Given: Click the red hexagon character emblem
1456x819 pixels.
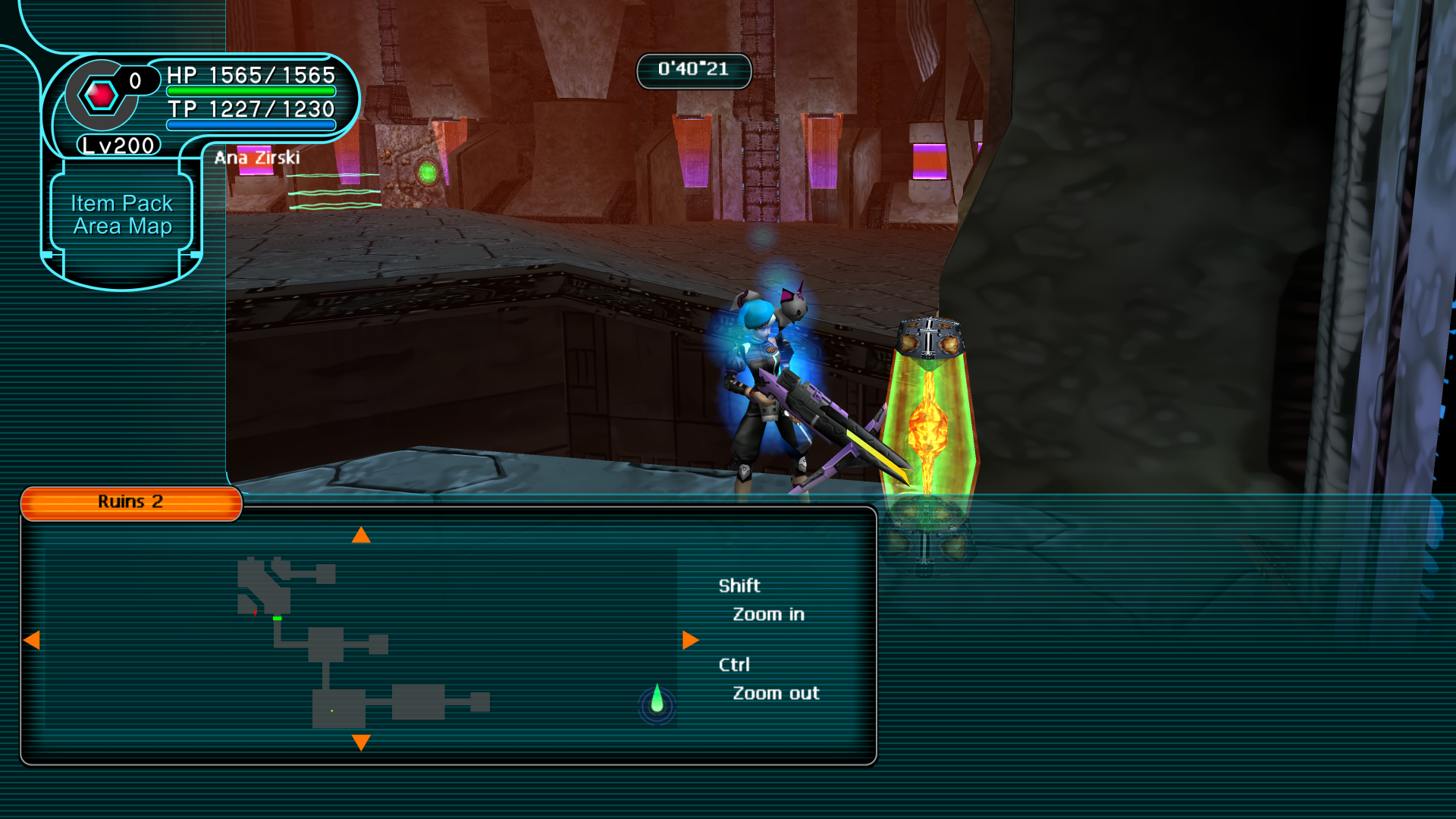Looking at the screenshot, I should [x=101, y=96].
